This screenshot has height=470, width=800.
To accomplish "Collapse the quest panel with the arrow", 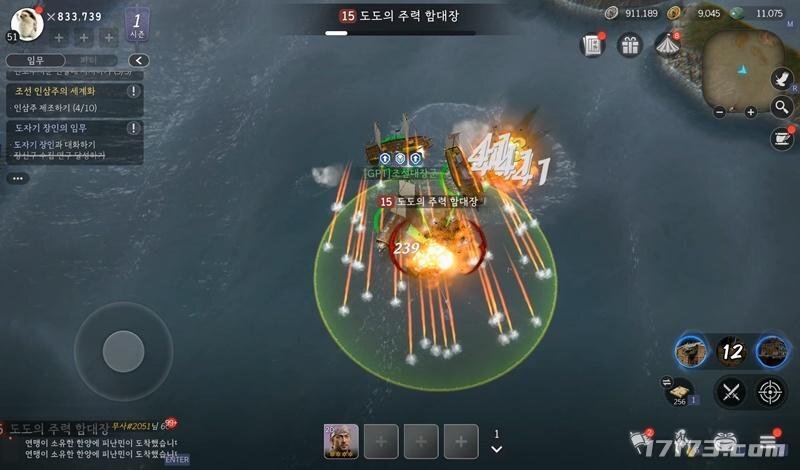I will click(x=139, y=60).
